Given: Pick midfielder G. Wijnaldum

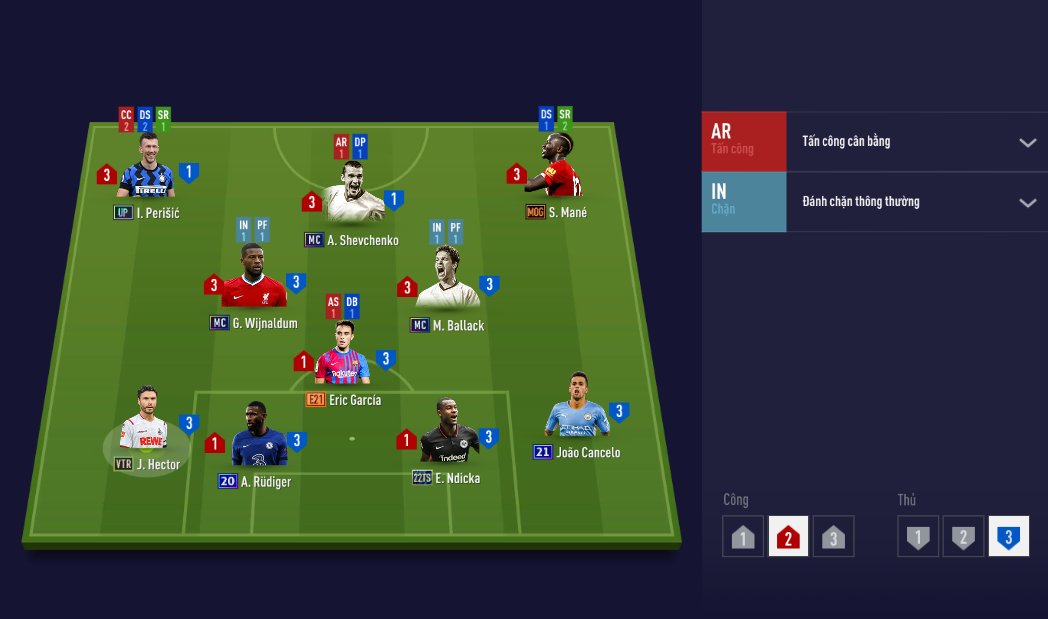Looking at the screenshot, I should [x=254, y=280].
